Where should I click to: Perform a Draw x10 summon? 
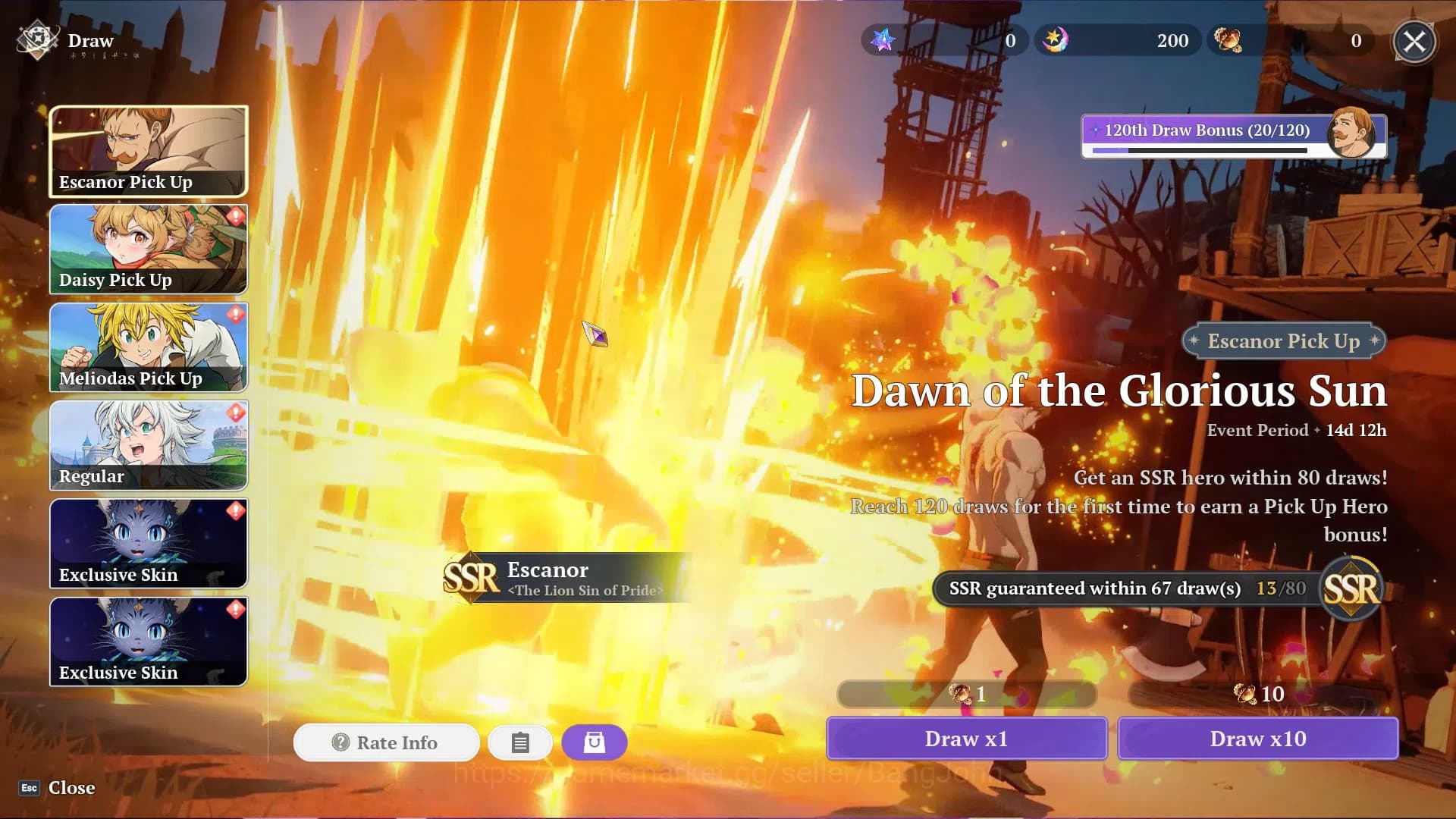click(x=1257, y=739)
